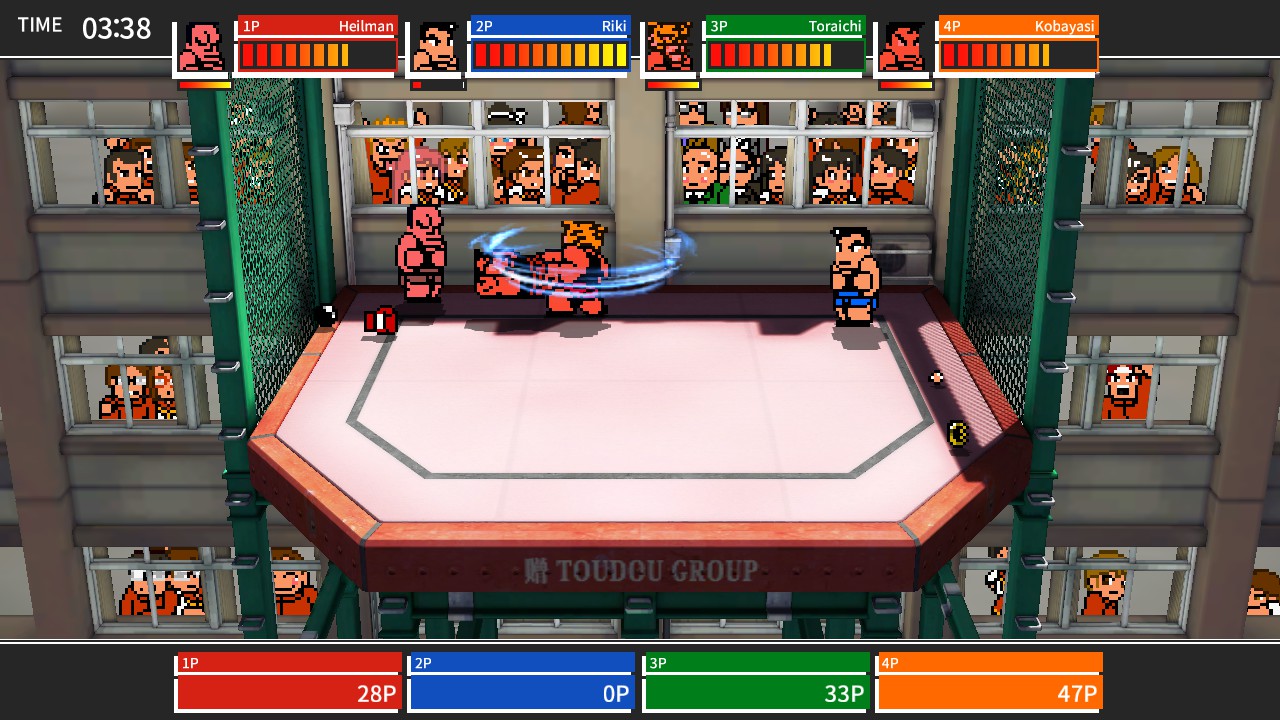Select the 2P Riki character portrait
Screen dimensions: 1280x720
point(435,45)
